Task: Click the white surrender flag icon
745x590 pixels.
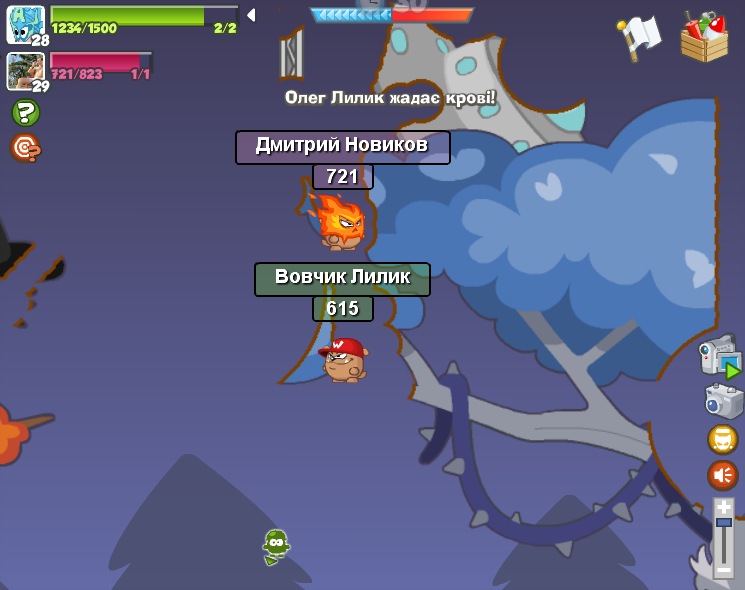Action: tap(640, 36)
